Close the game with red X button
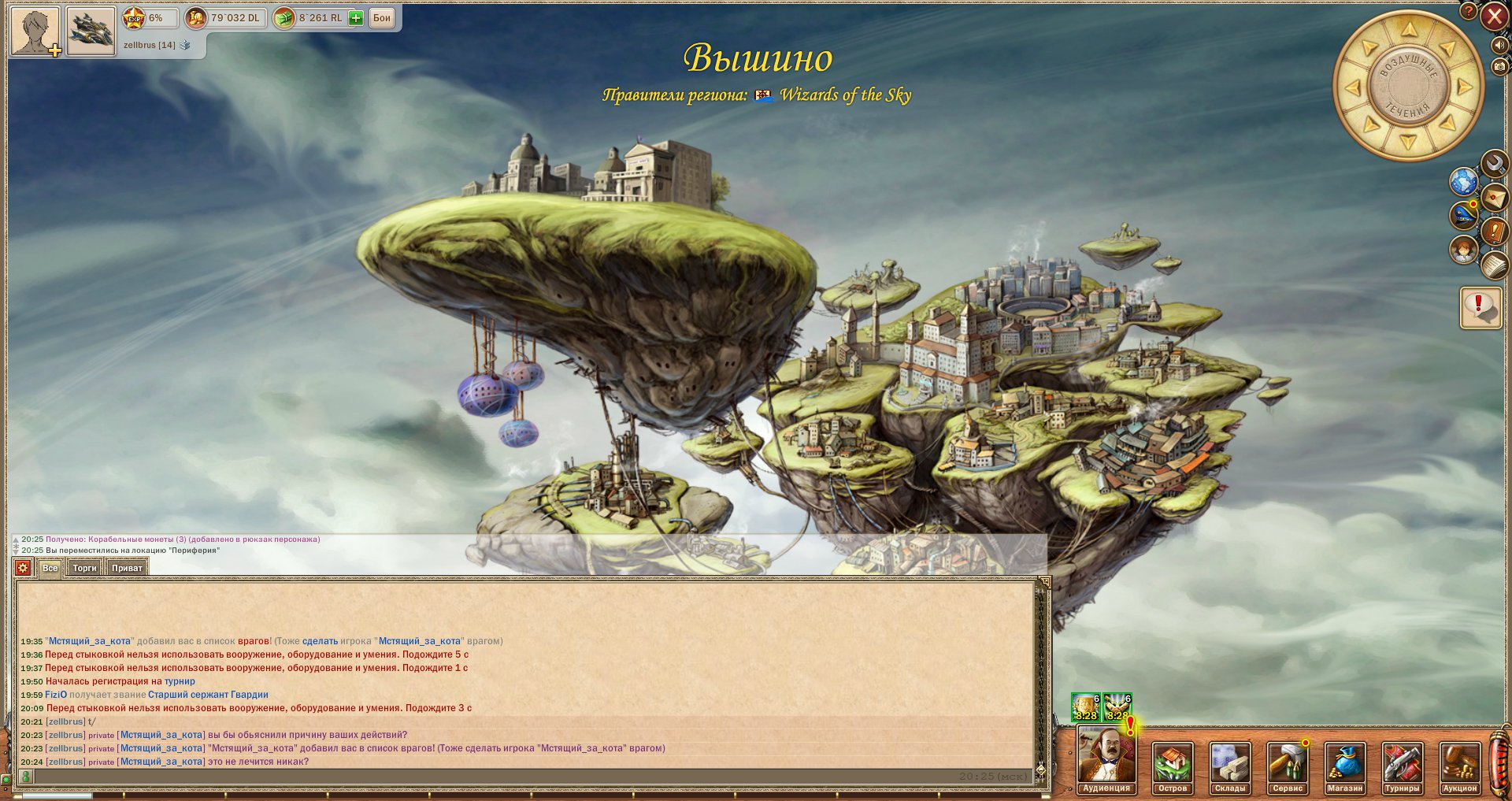This screenshot has width=1512, height=801. coord(1494,17)
